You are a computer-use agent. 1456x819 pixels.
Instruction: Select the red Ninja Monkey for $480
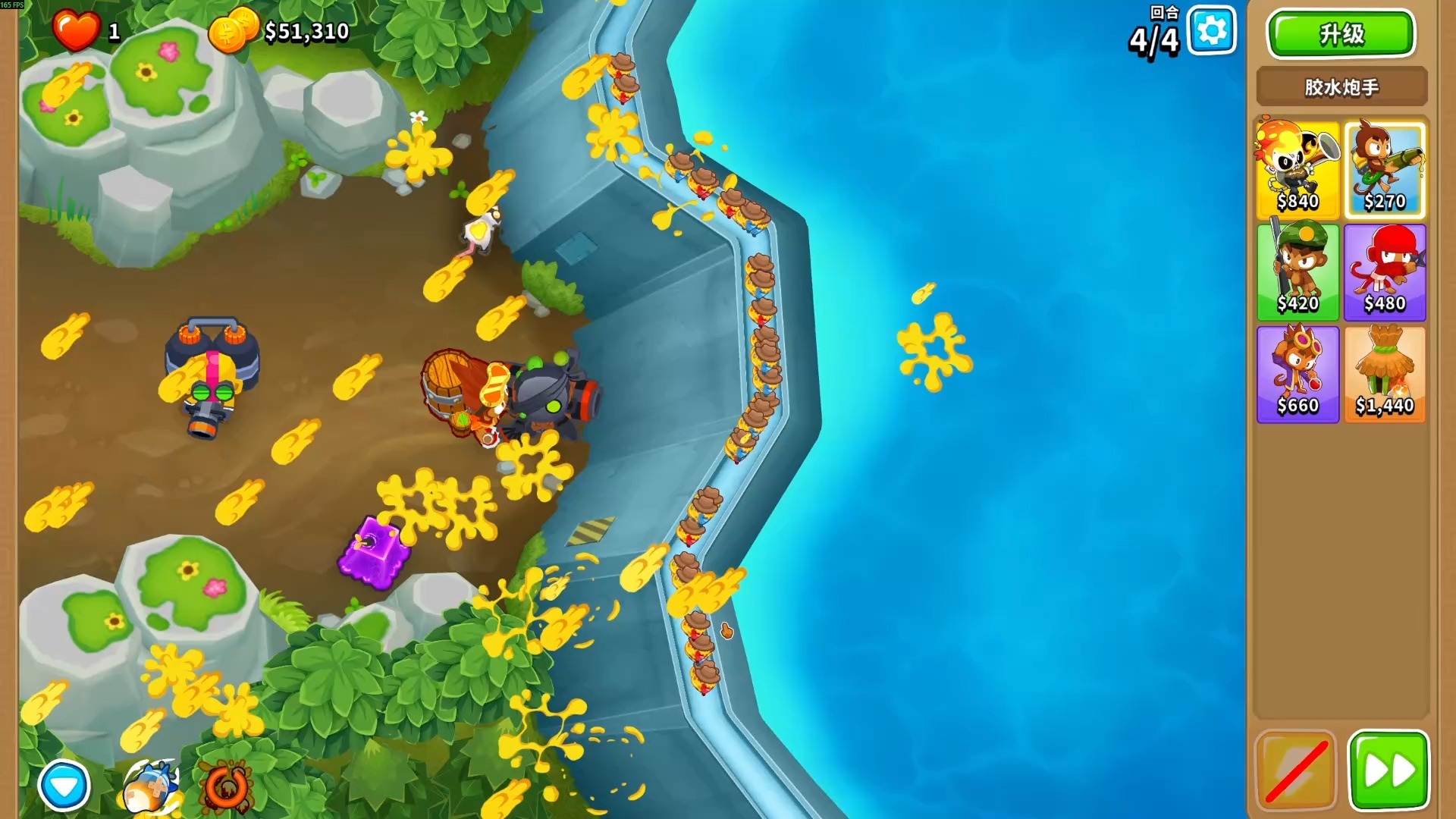(1384, 271)
